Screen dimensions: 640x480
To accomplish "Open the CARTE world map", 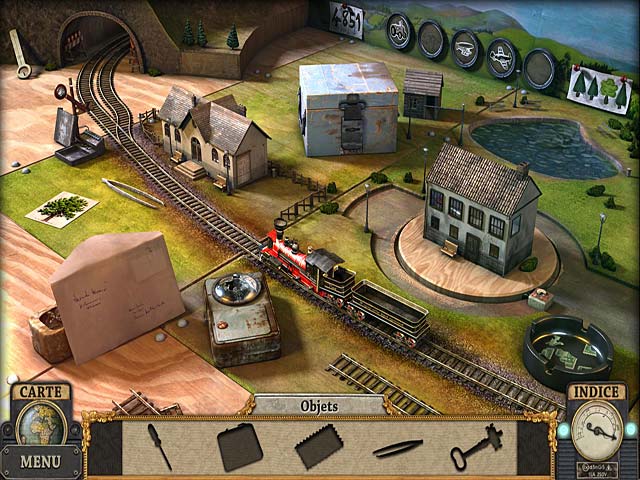I will point(41,422).
